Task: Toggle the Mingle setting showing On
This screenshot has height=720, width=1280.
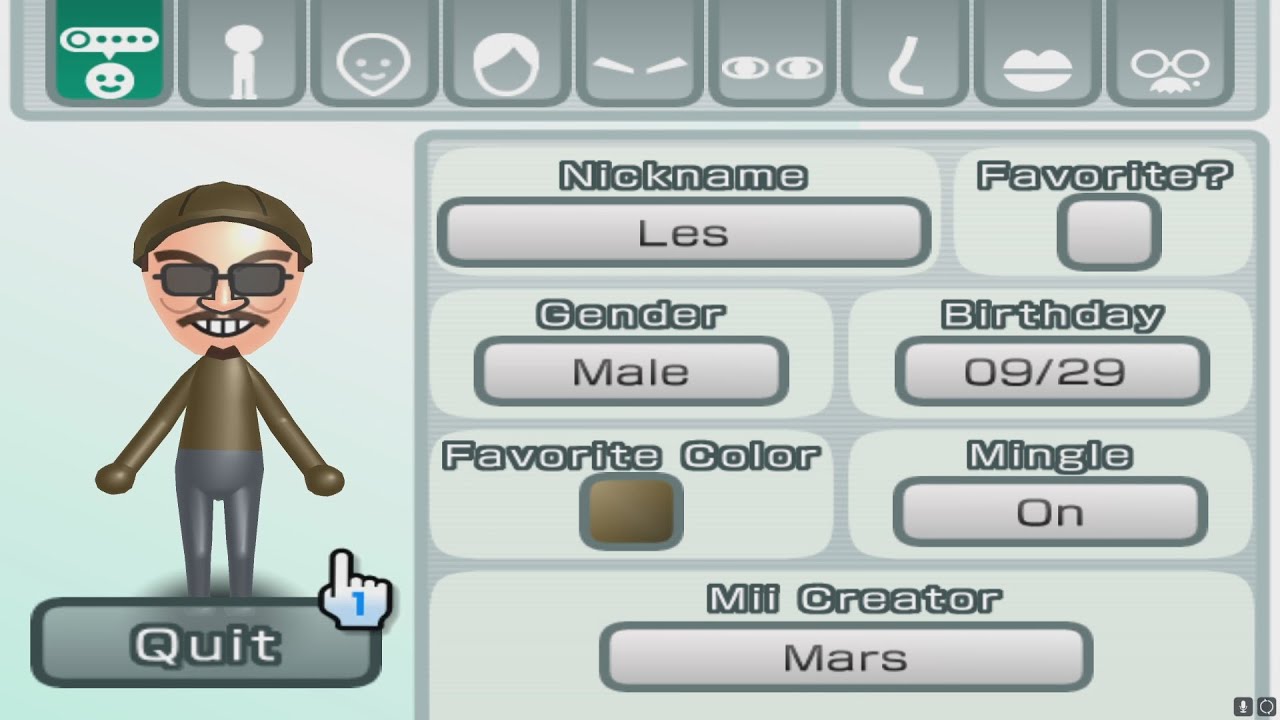Action: [x=1050, y=512]
